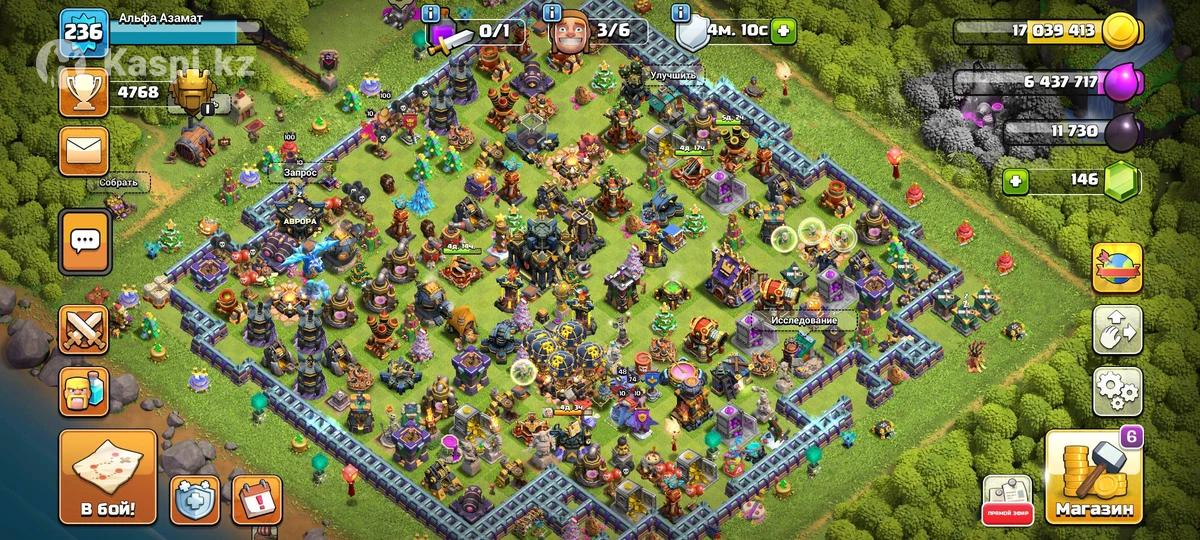The width and height of the screenshot is (1200, 540).
Task: Tap the green plus beside shield timer
Action: tap(783, 32)
